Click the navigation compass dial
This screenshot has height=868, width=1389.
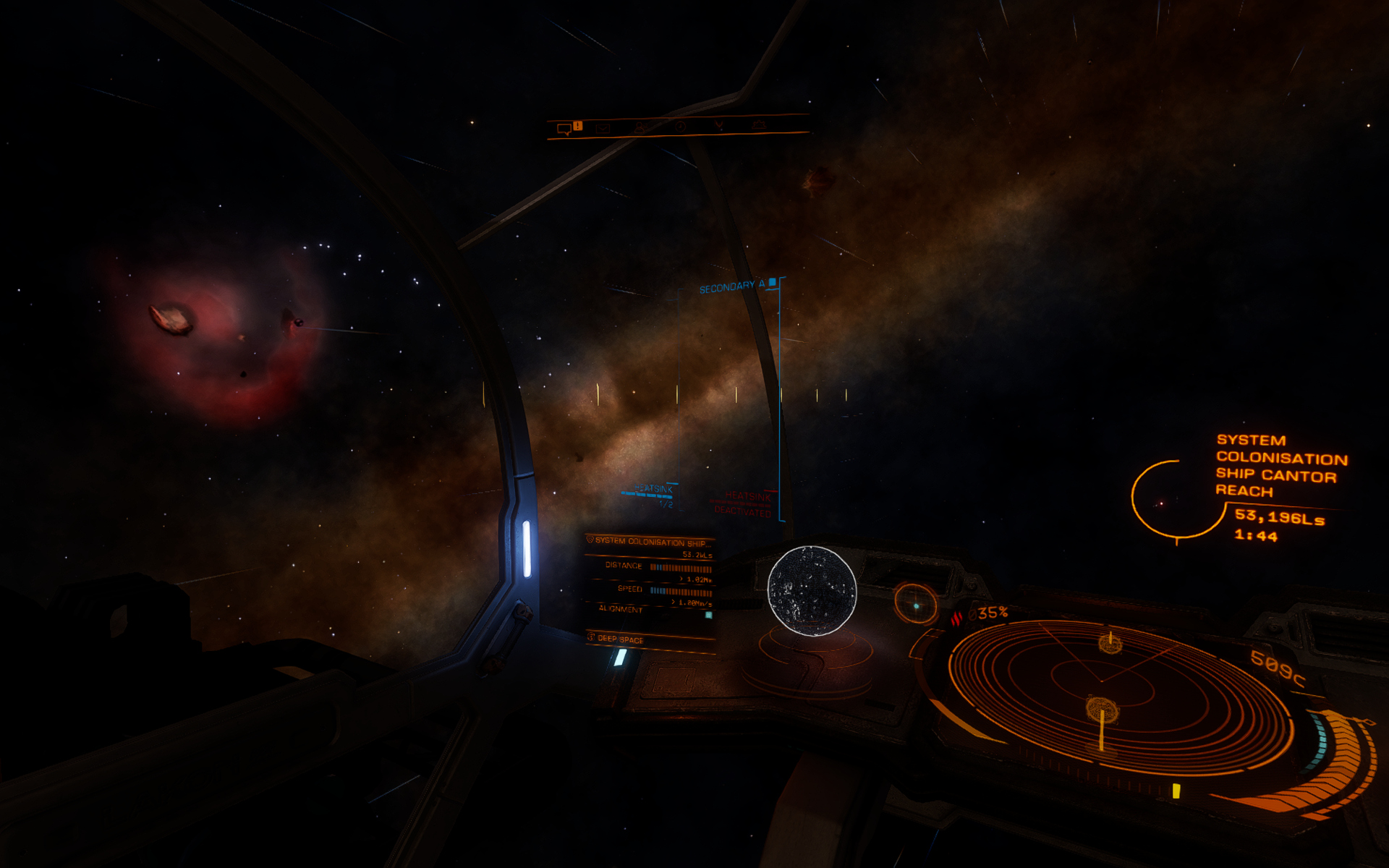[x=915, y=603]
